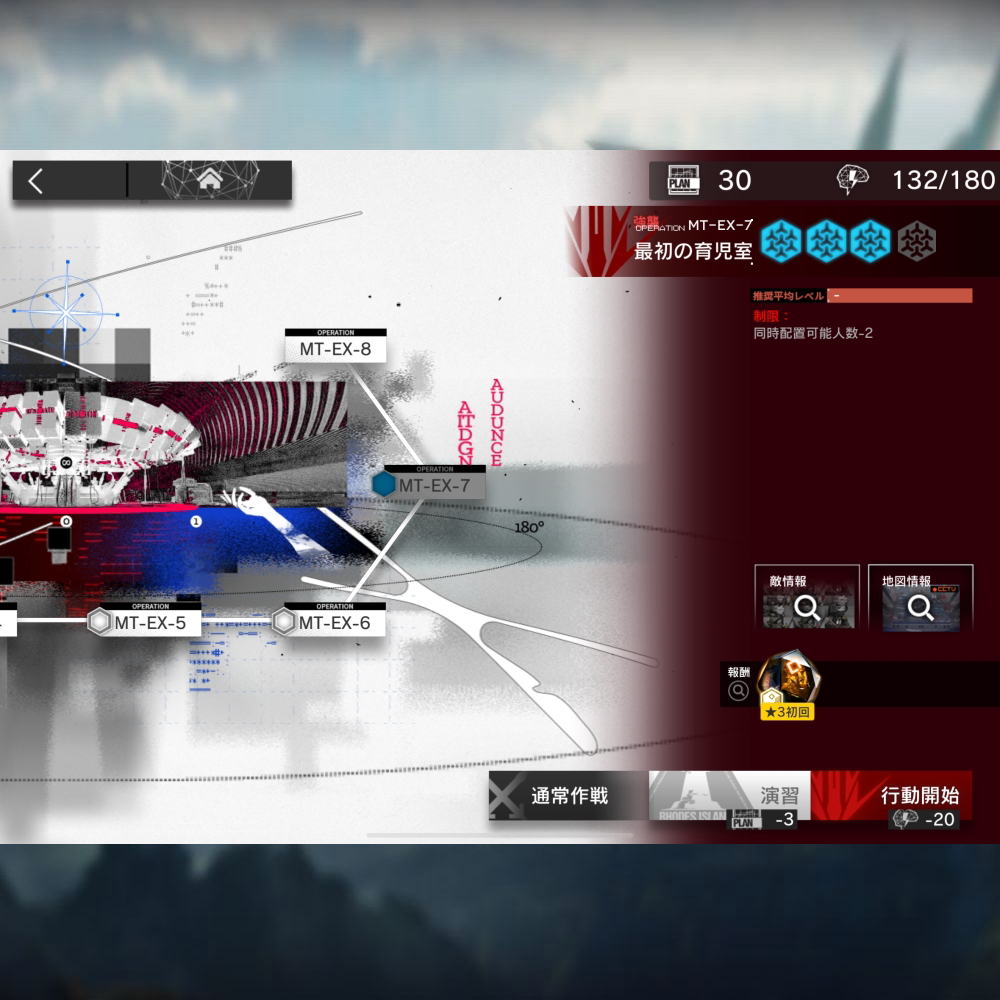This screenshot has width=1000, height=1000.
Task: Return to the home screen
Action: click(x=210, y=181)
